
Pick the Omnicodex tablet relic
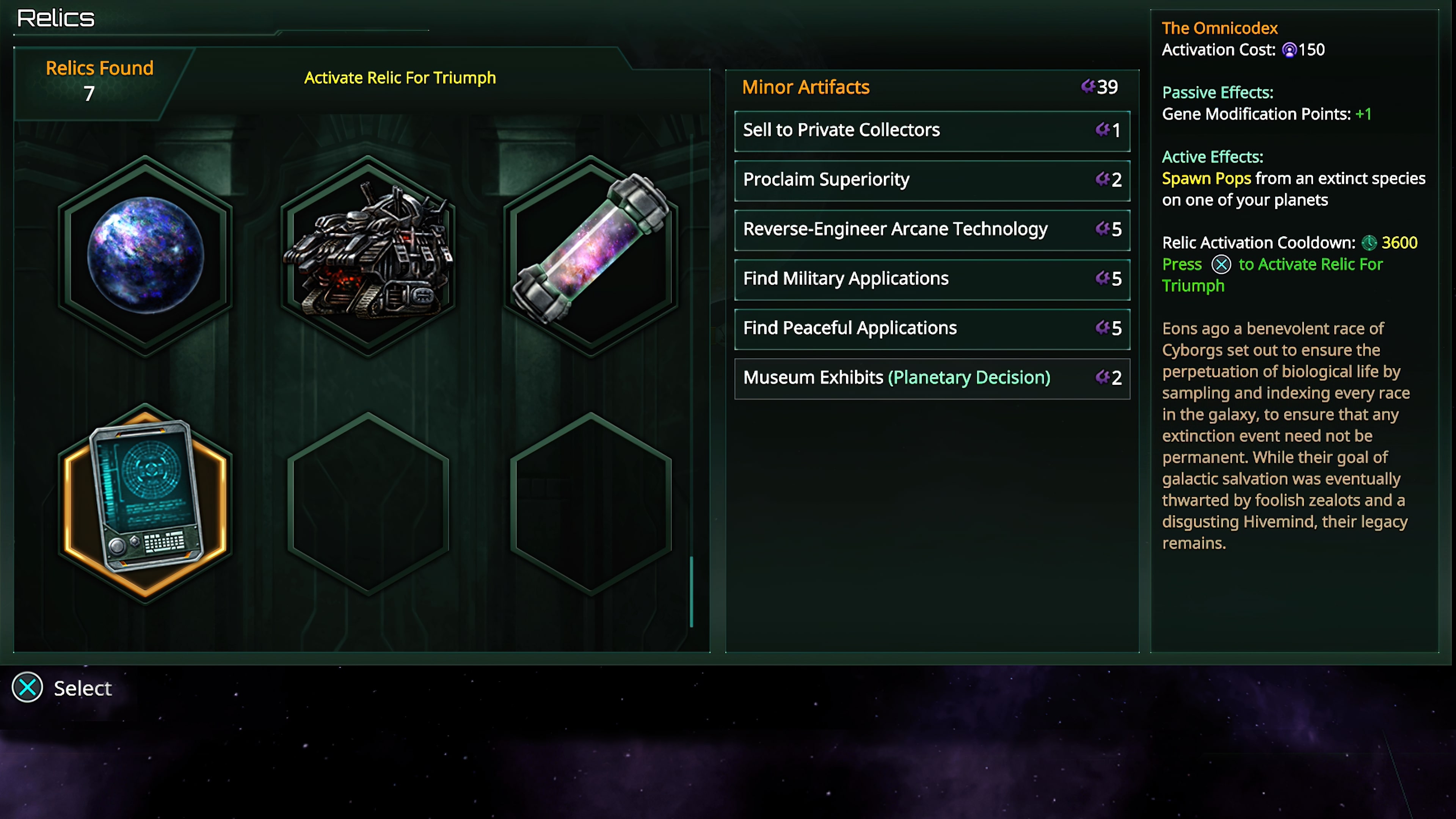(145, 500)
